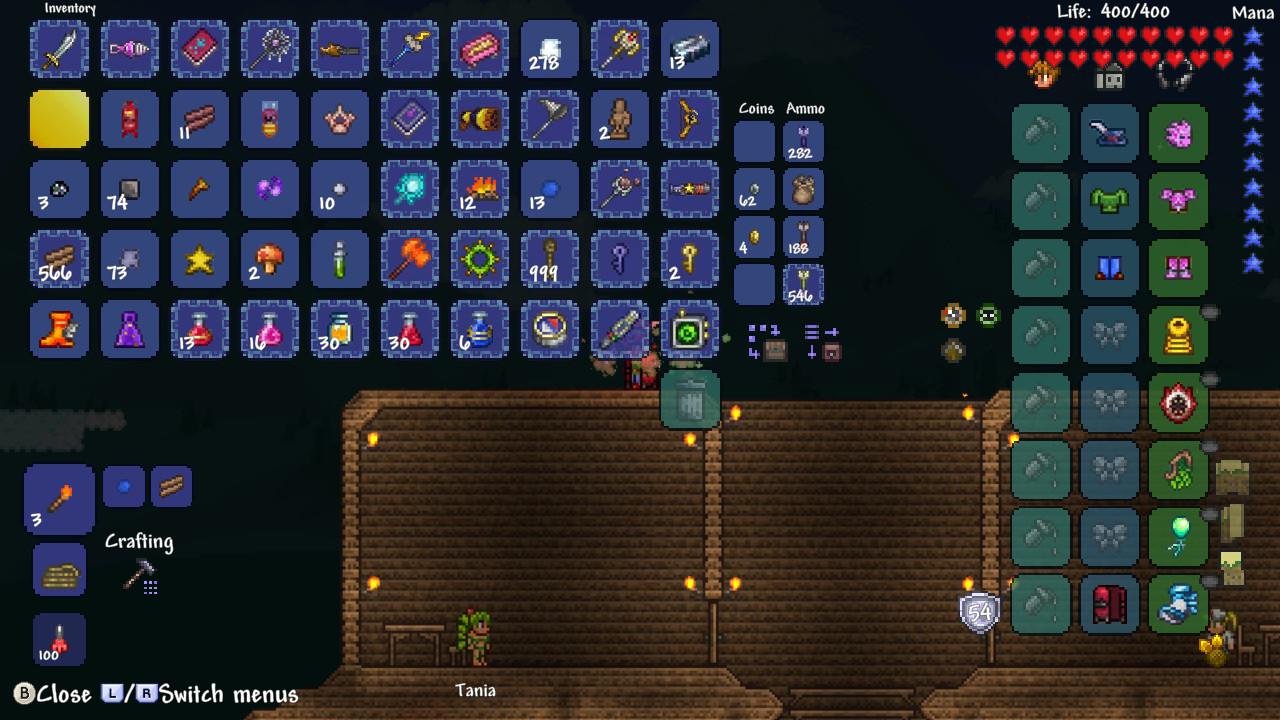Pick up the red spell tome
The image size is (1280, 720).
199,49
